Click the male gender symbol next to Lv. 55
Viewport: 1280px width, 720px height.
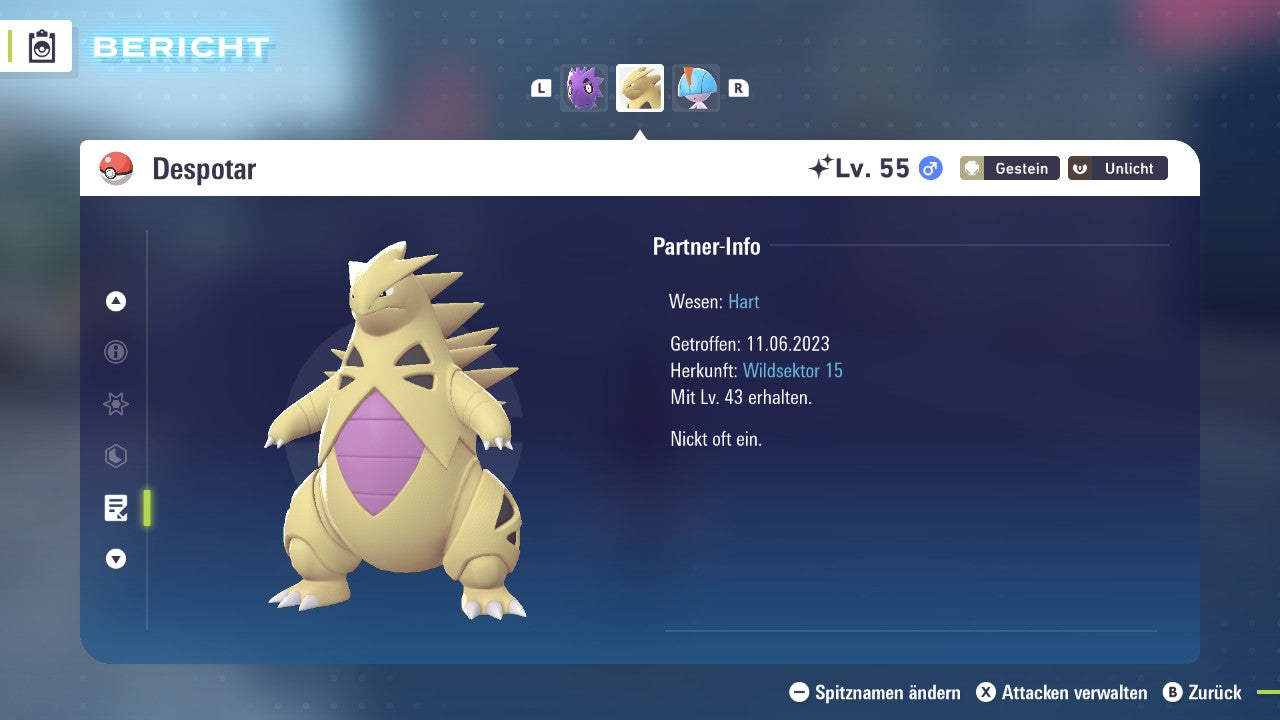(929, 169)
